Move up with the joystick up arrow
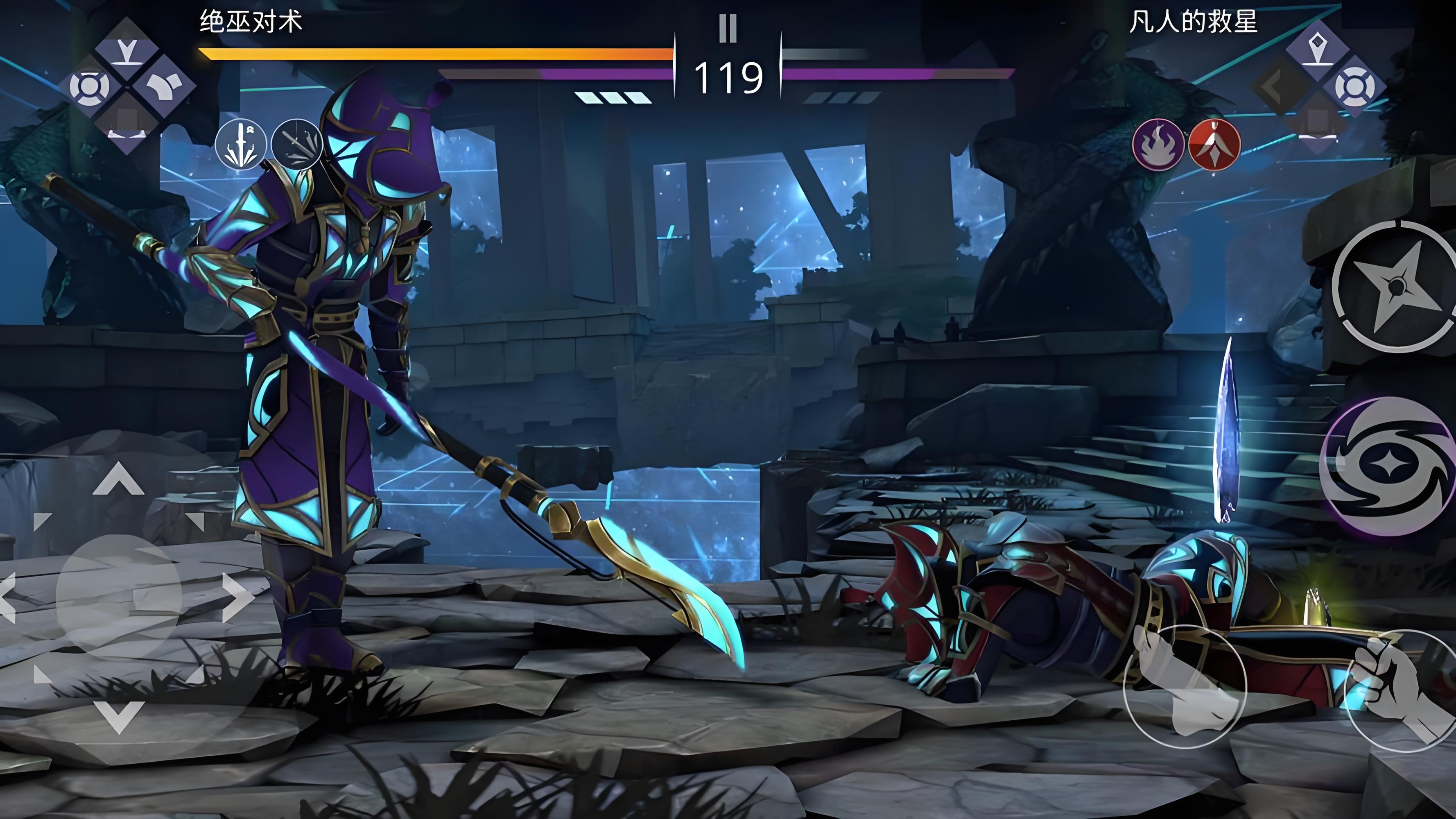Screen dimensions: 1456x819 point(118,479)
